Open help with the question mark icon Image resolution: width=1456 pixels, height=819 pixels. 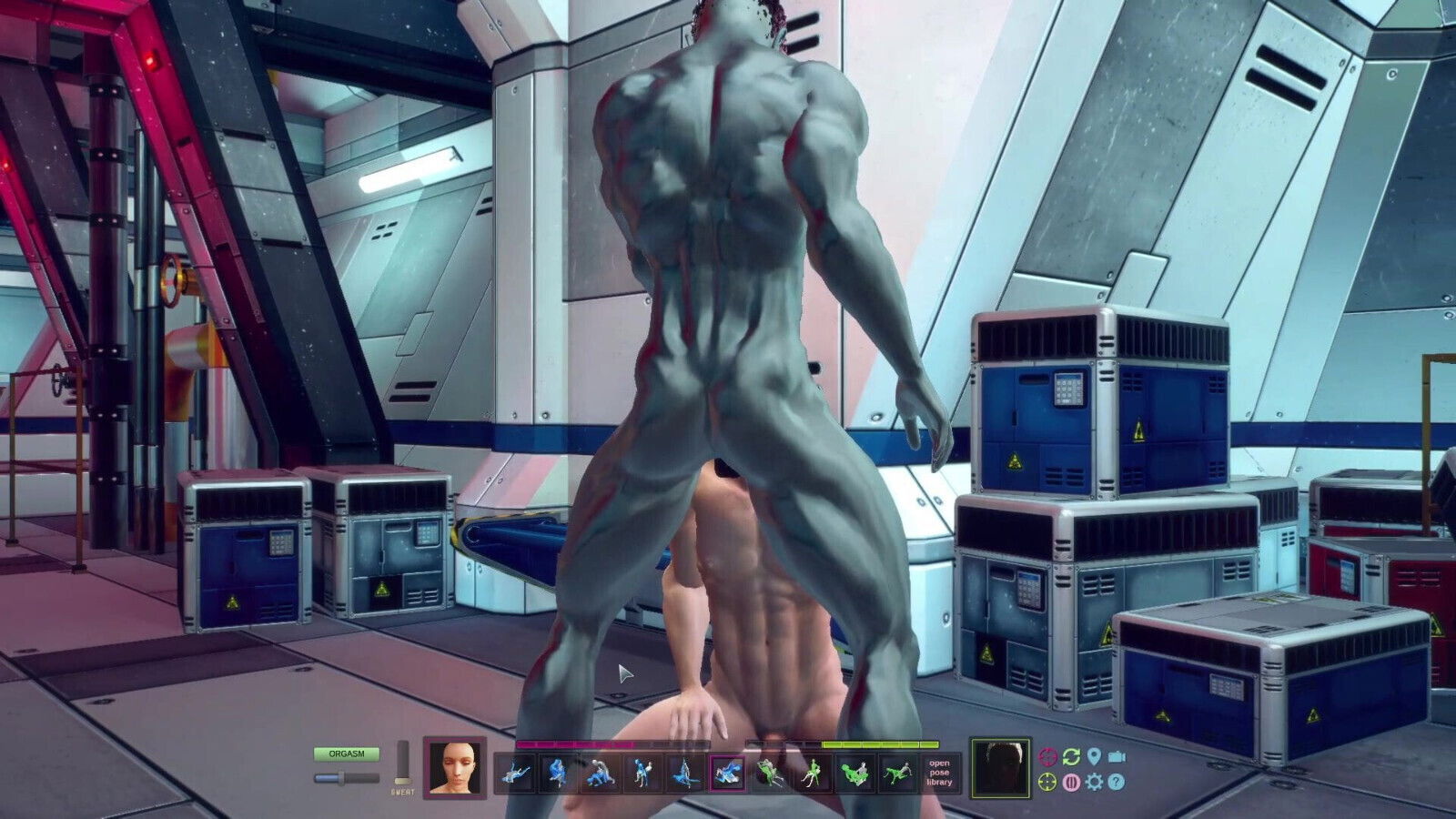point(1117,782)
